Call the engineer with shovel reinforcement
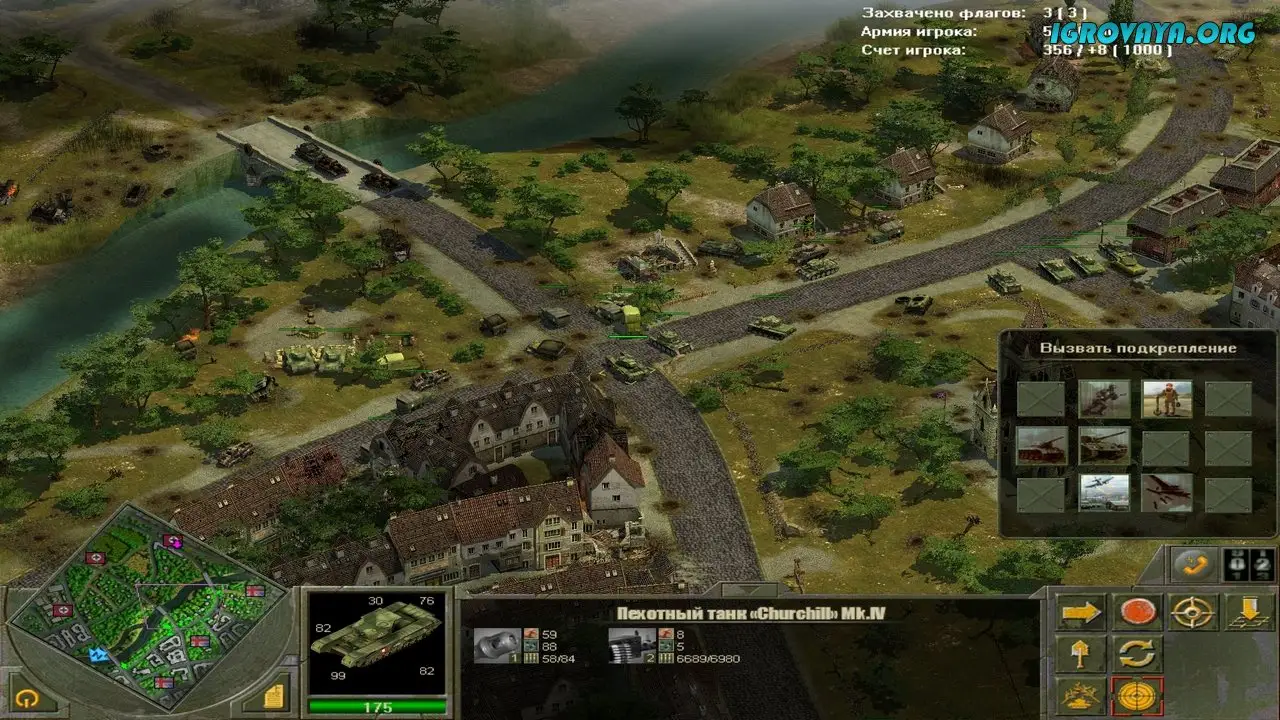The image size is (1280, 720). [x=1166, y=398]
